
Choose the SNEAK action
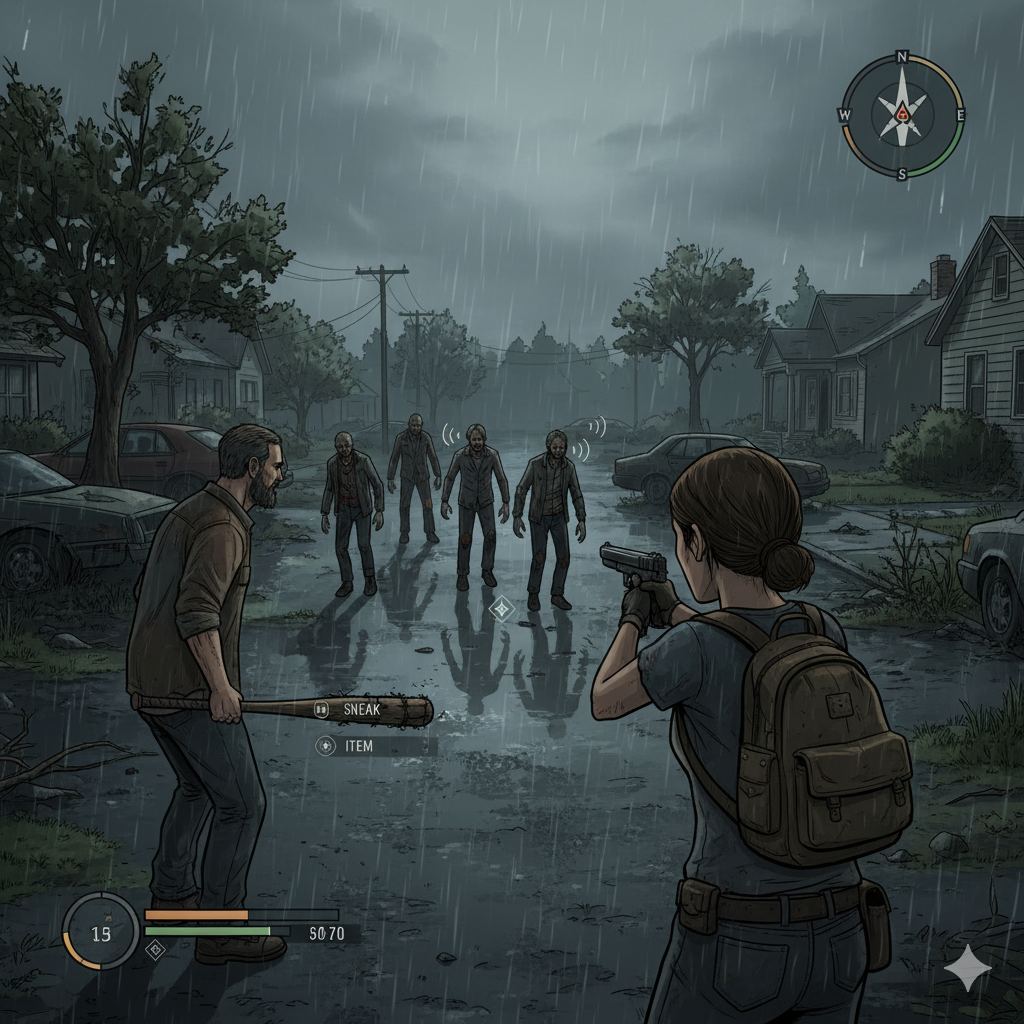pyautogui.click(x=361, y=709)
